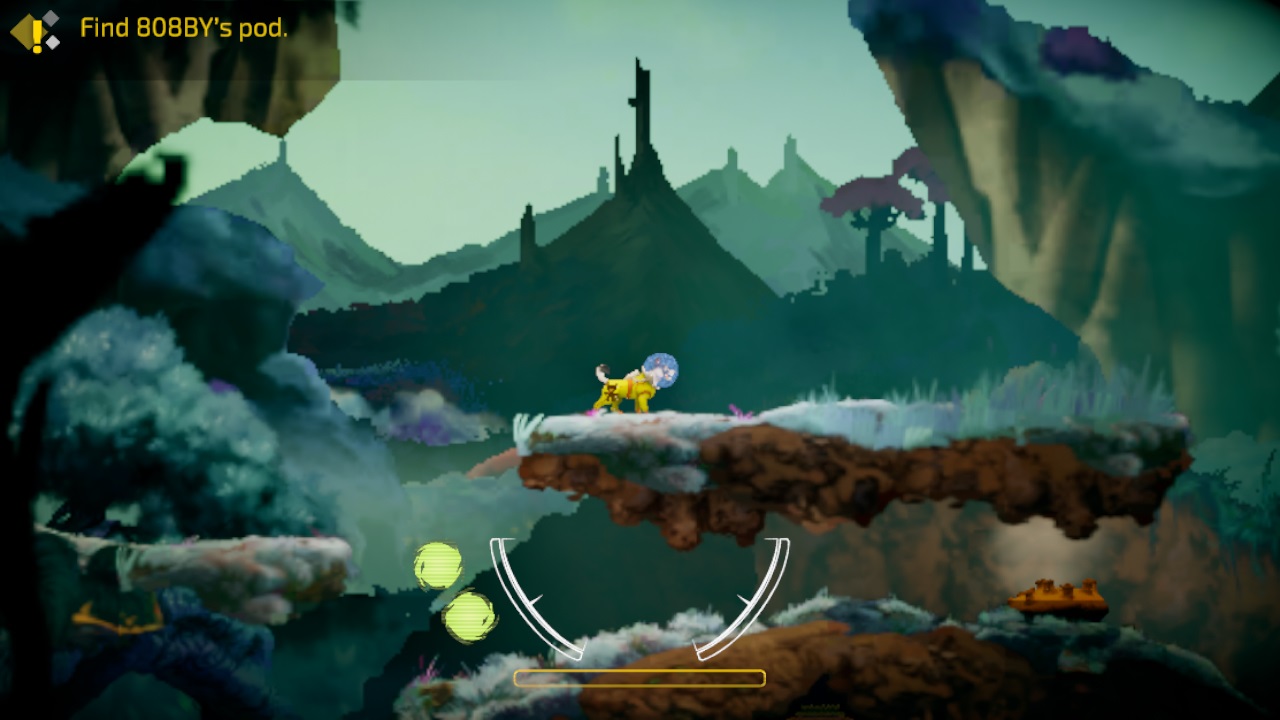
Task: Click the pink plant near the character's feet
Action: [x=589, y=411]
